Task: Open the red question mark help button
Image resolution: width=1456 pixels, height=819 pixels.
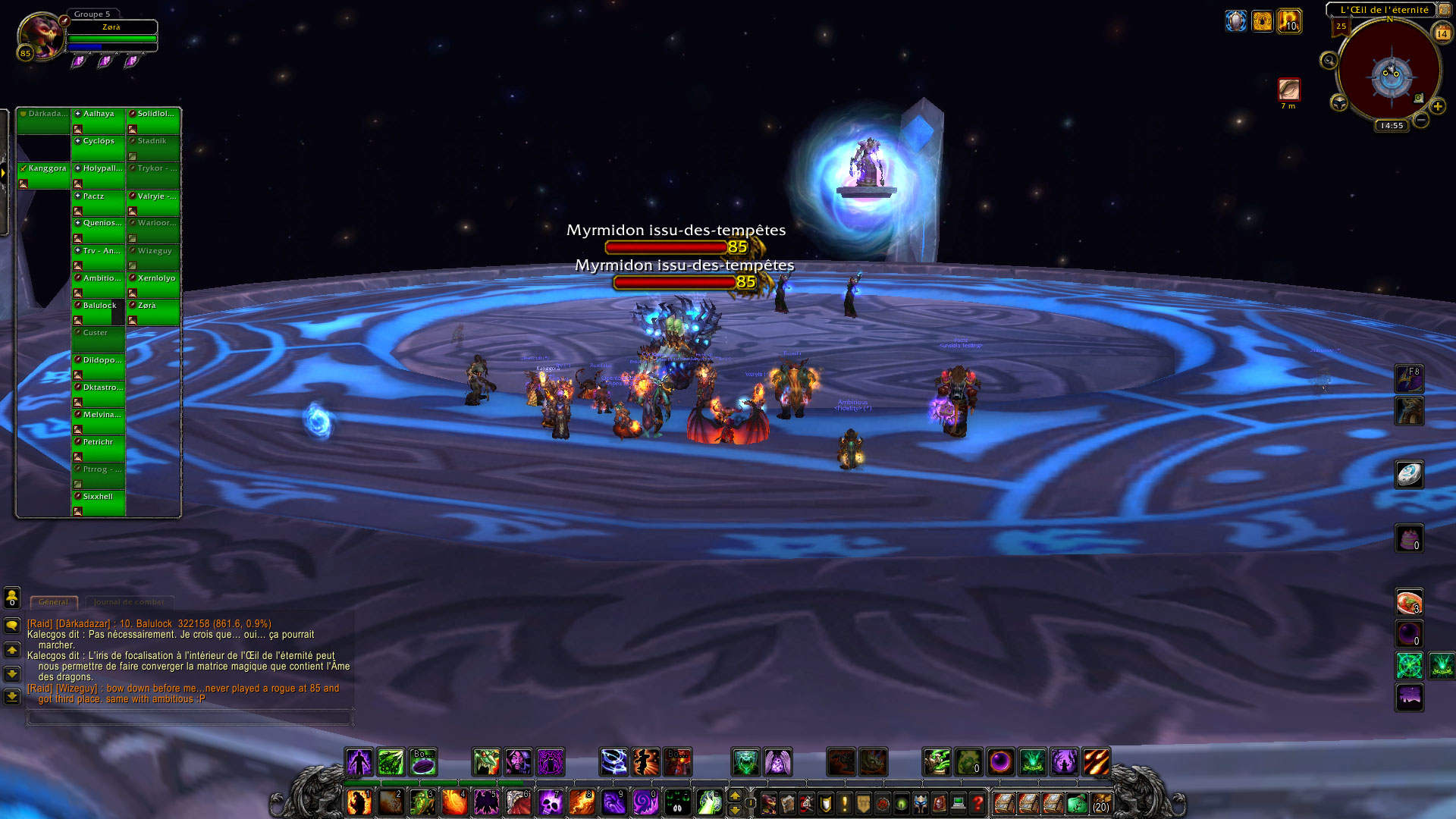Action: click(x=977, y=802)
